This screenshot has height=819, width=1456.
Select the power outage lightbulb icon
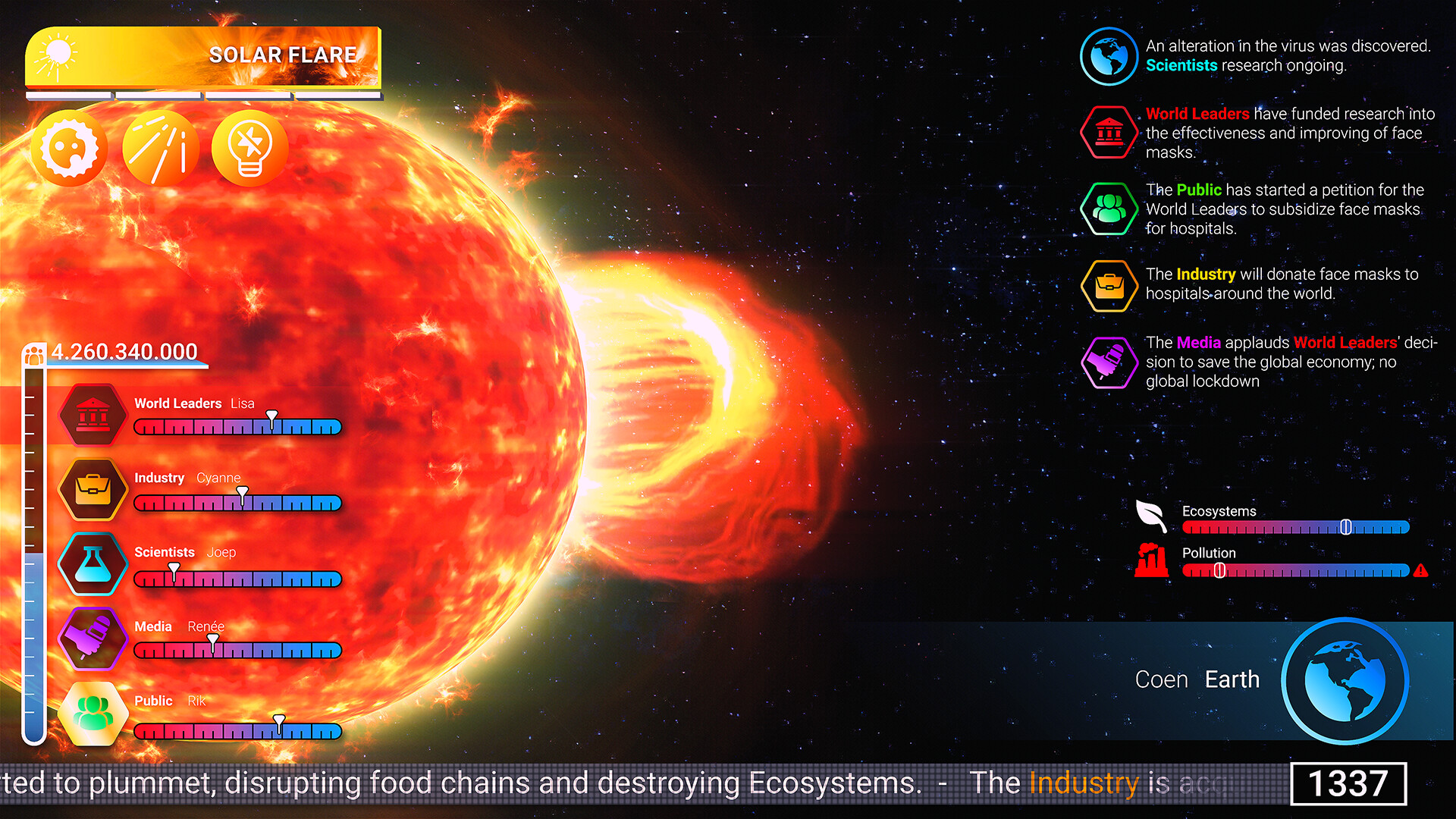[x=249, y=148]
